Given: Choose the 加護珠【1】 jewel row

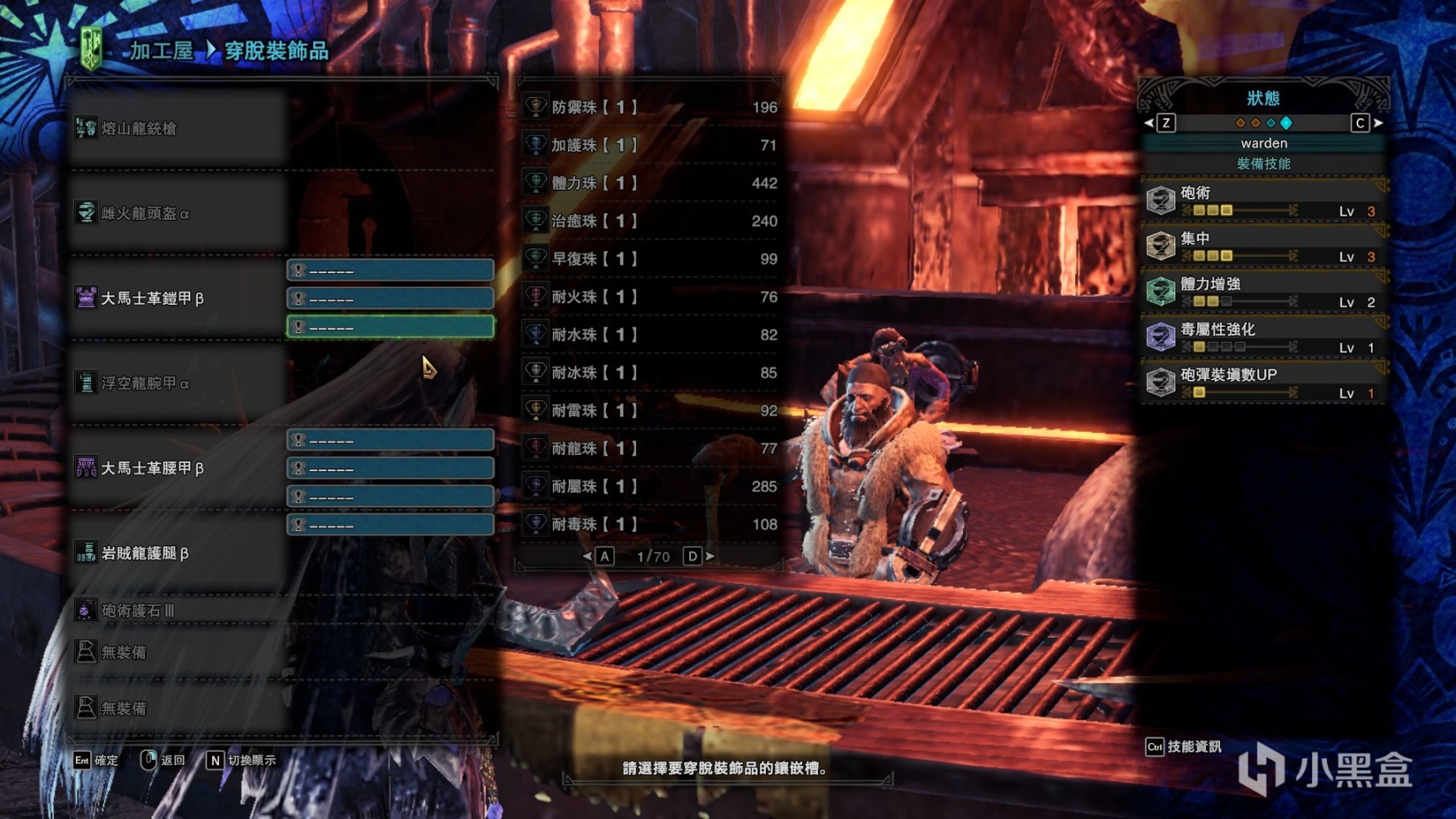Looking at the screenshot, I should coord(649,145).
